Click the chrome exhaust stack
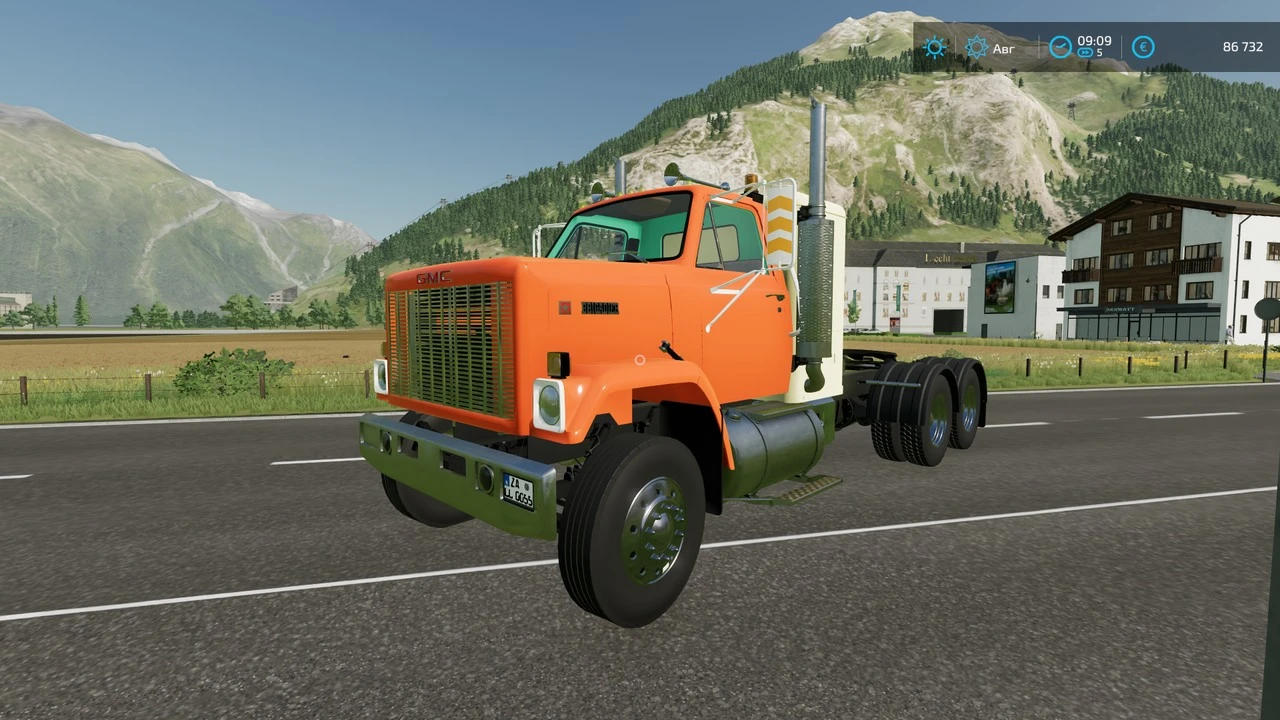The width and height of the screenshot is (1280, 720). [819, 160]
